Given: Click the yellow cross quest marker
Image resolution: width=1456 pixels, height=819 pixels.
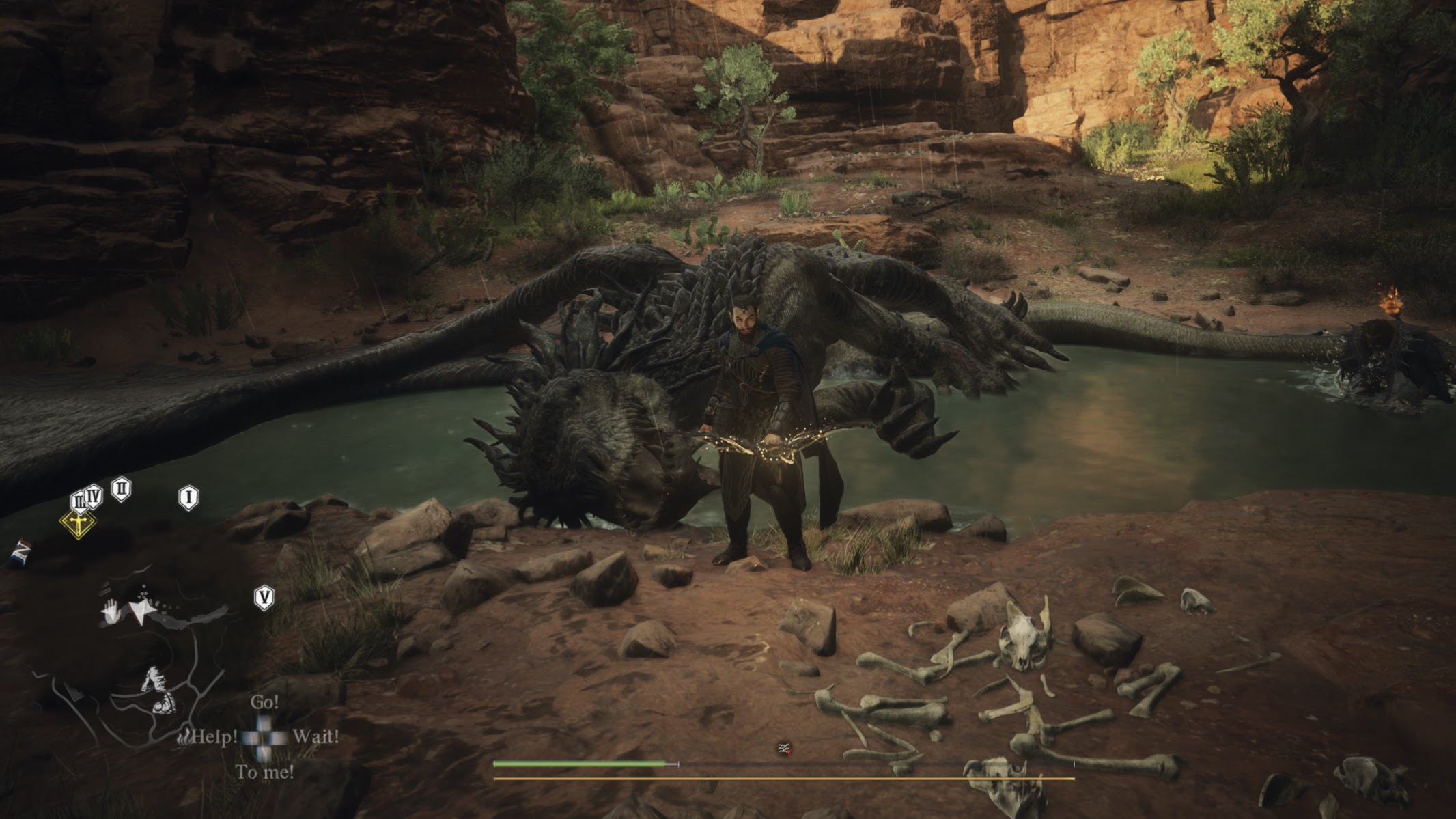Looking at the screenshot, I should tap(79, 524).
